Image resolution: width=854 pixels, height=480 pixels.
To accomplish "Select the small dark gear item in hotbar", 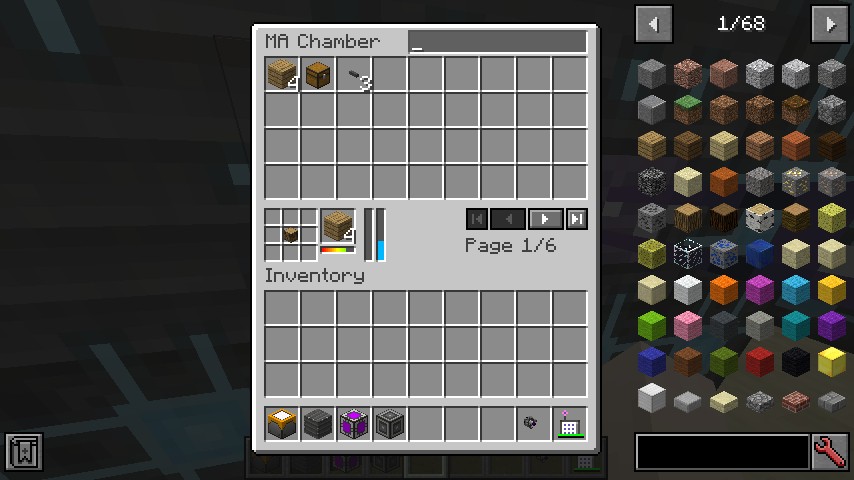I will point(532,424).
